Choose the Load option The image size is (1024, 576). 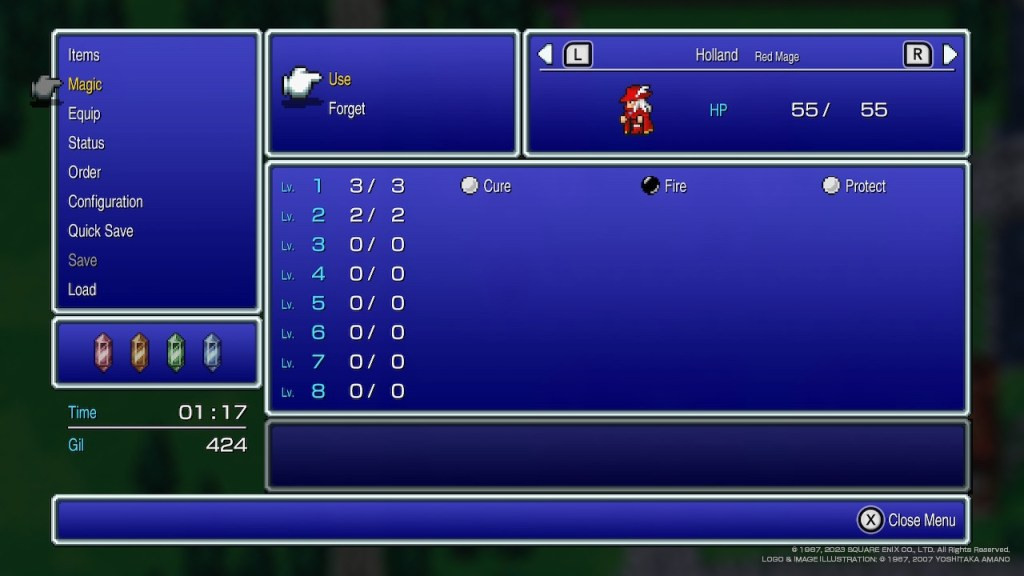point(82,289)
